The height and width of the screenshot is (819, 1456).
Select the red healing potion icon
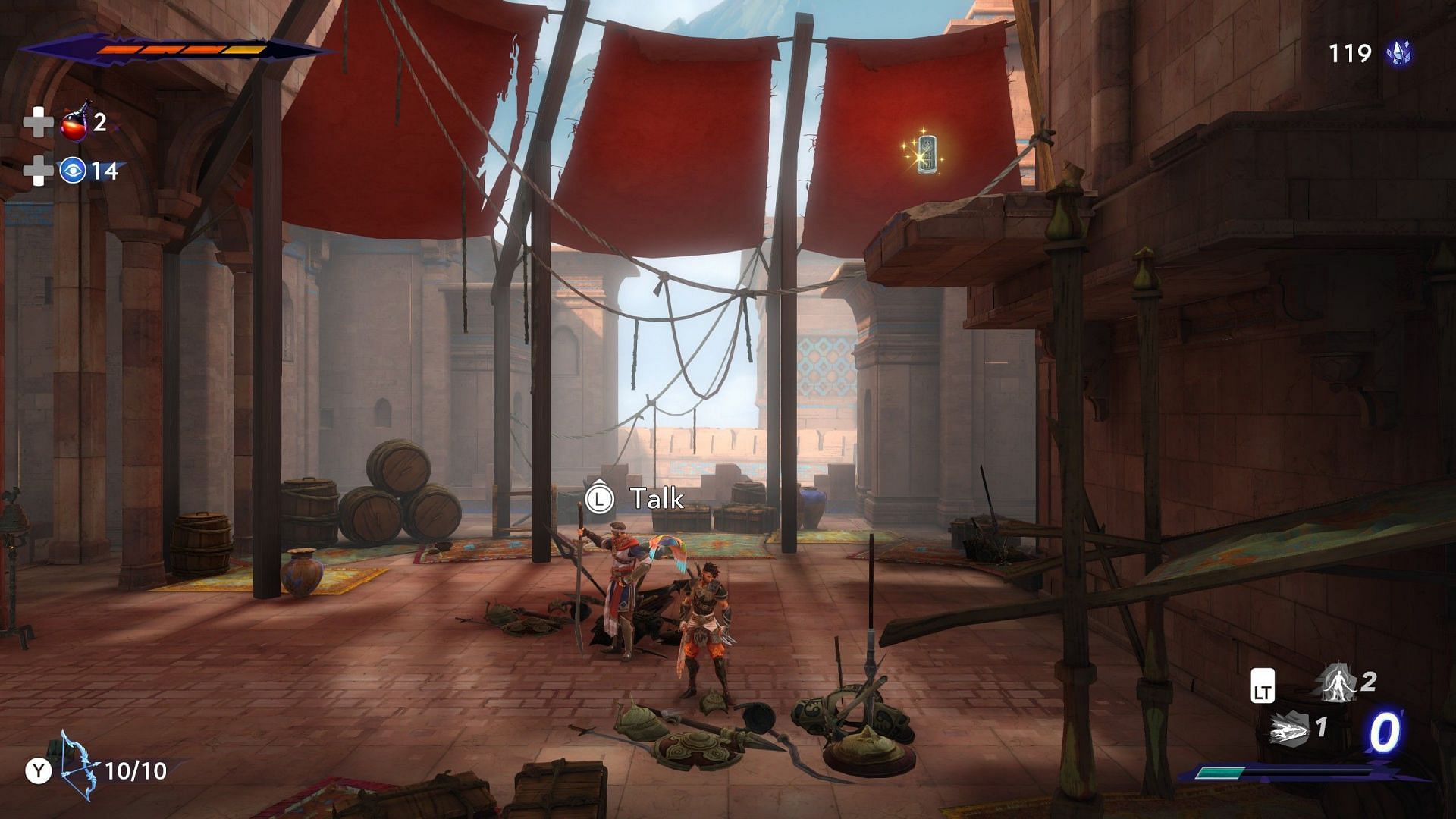(75, 123)
